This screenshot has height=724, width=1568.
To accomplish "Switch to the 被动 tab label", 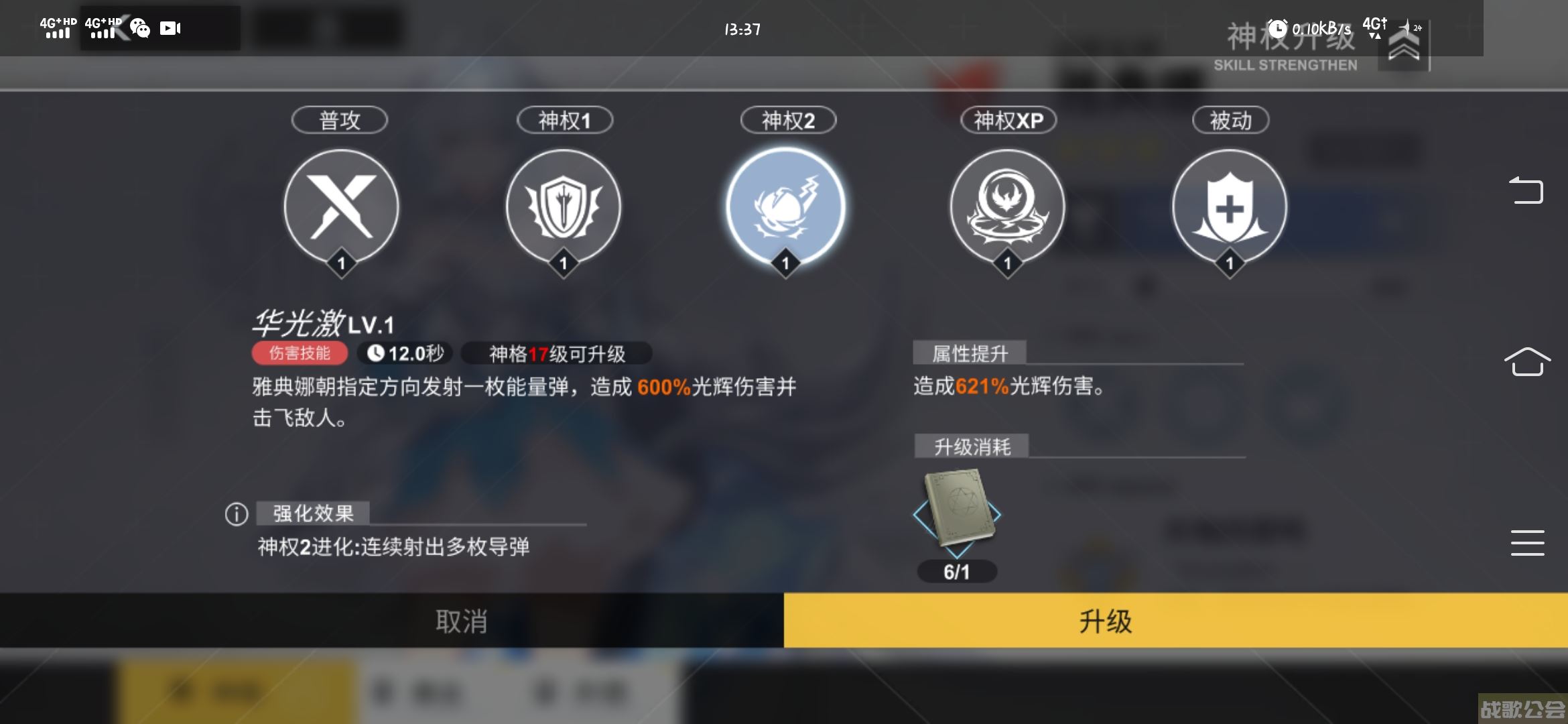I will point(1230,119).
